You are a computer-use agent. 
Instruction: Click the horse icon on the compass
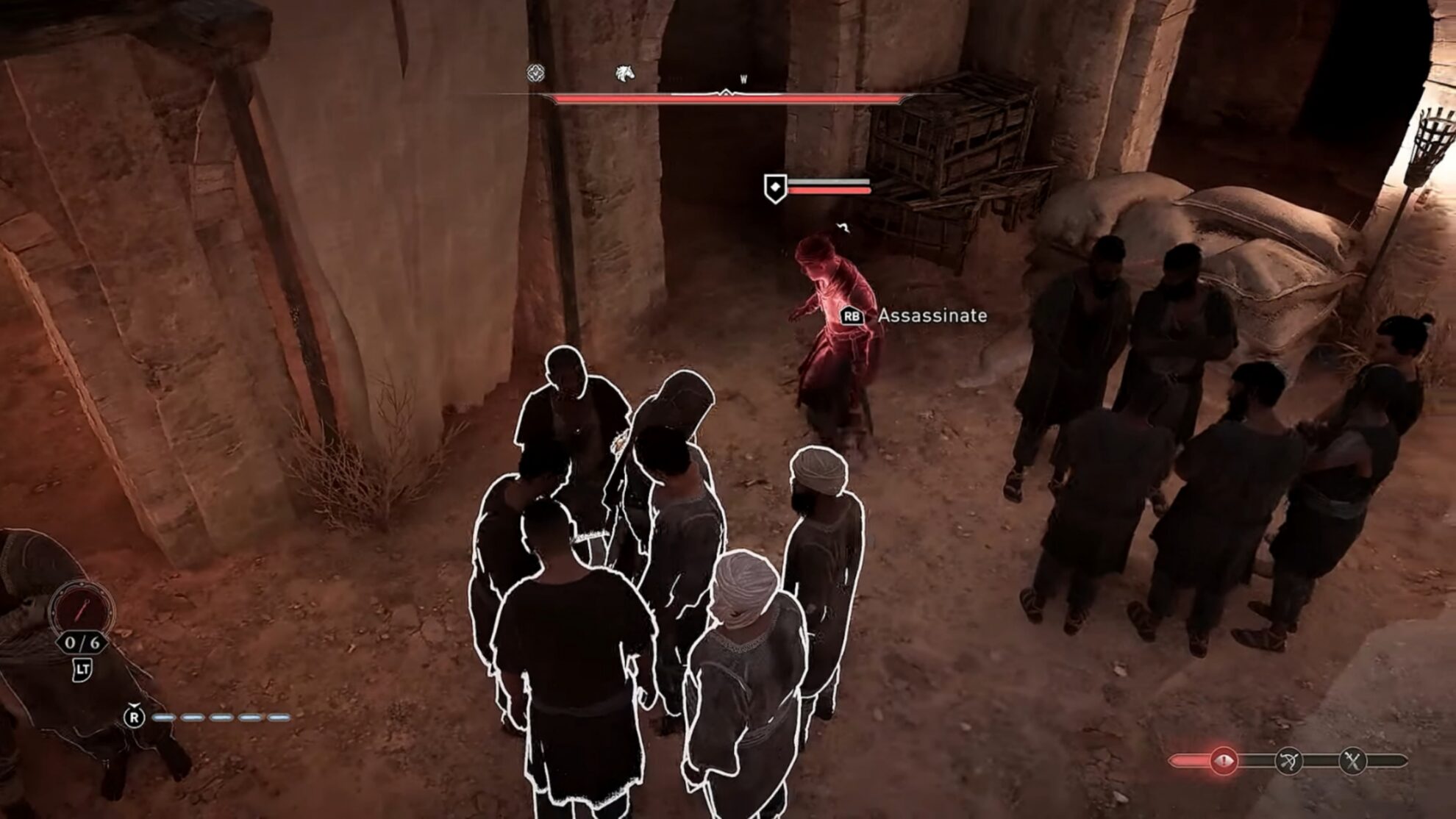tap(624, 74)
